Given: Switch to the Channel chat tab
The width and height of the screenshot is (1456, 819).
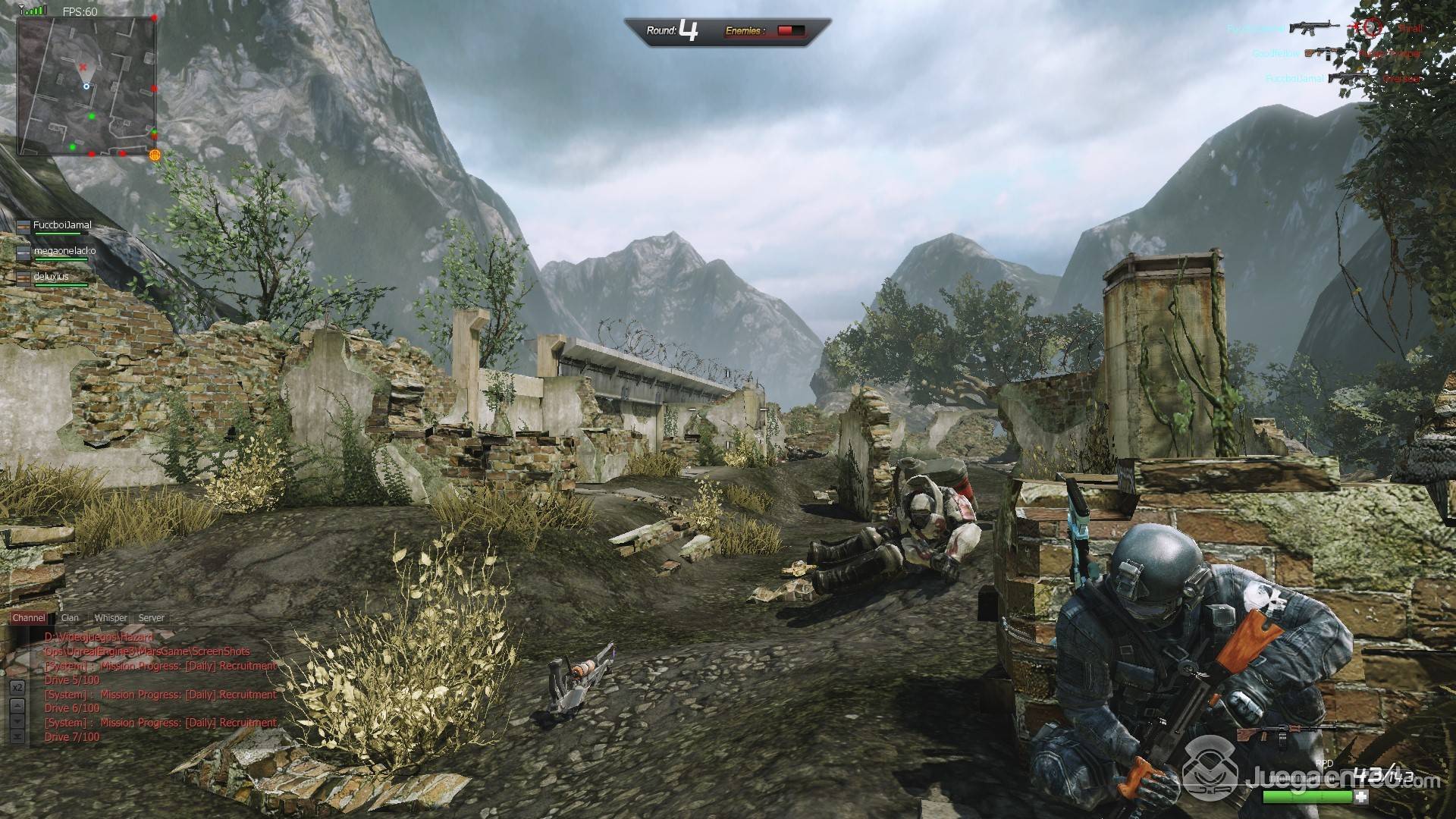Looking at the screenshot, I should click(x=29, y=618).
